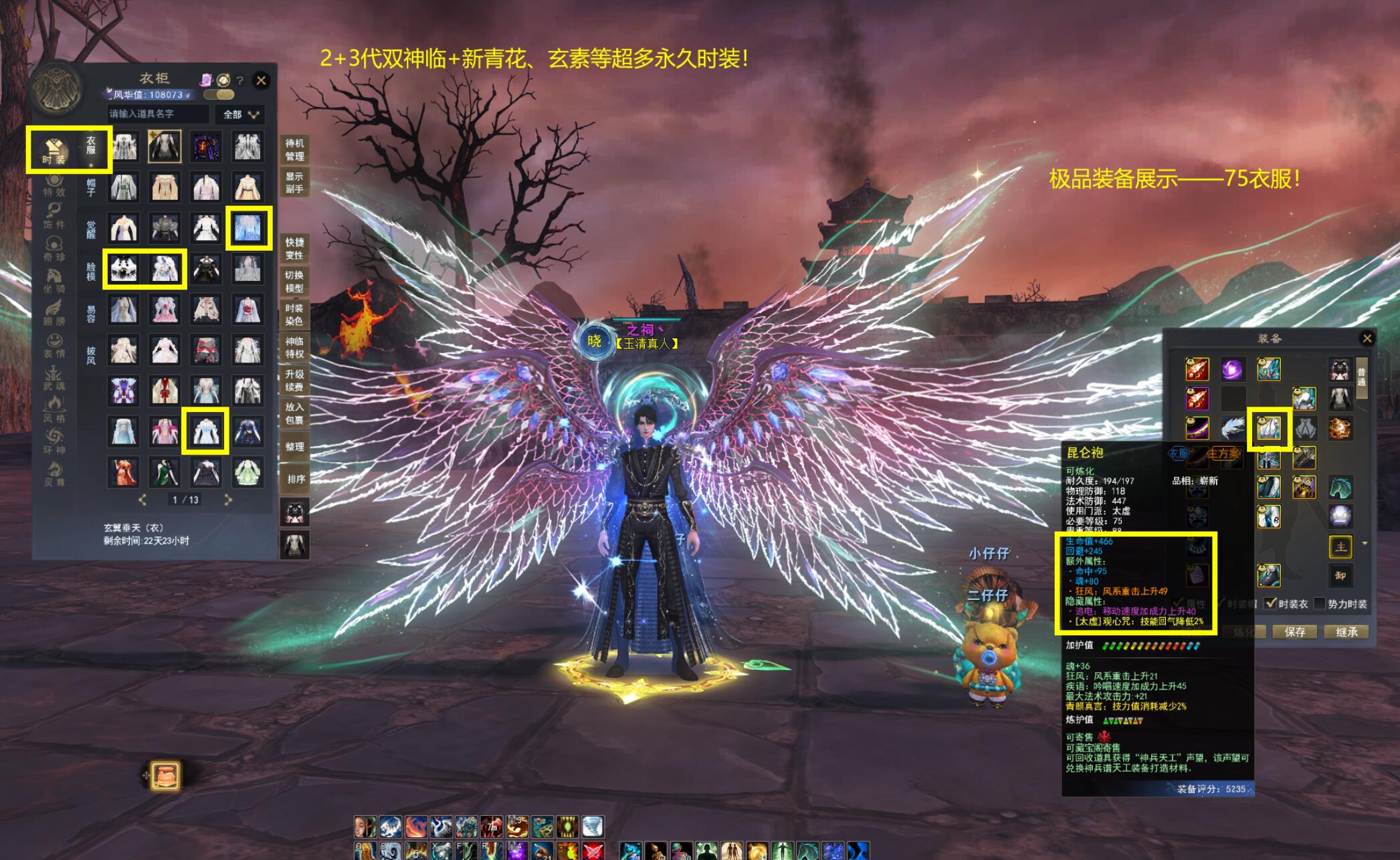Screen dimensions: 1400x860
Task: Click the 继承 inherit button
Action: [1346, 632]
